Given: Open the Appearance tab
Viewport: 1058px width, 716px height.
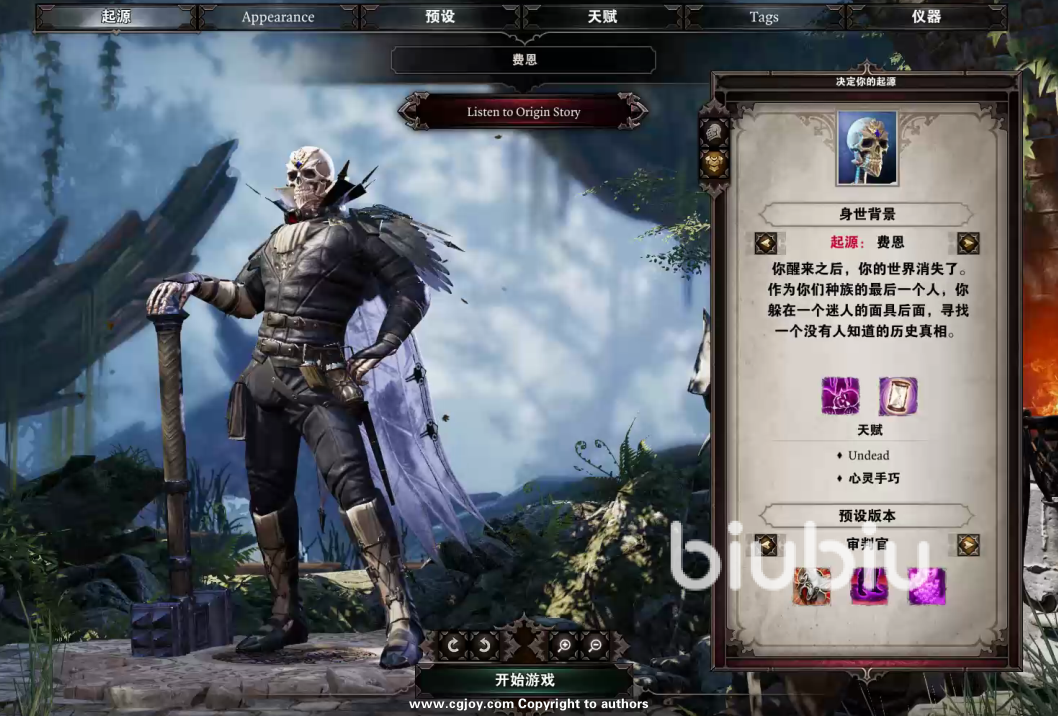Looking at the screenshot, I should [x=278, y=17].
